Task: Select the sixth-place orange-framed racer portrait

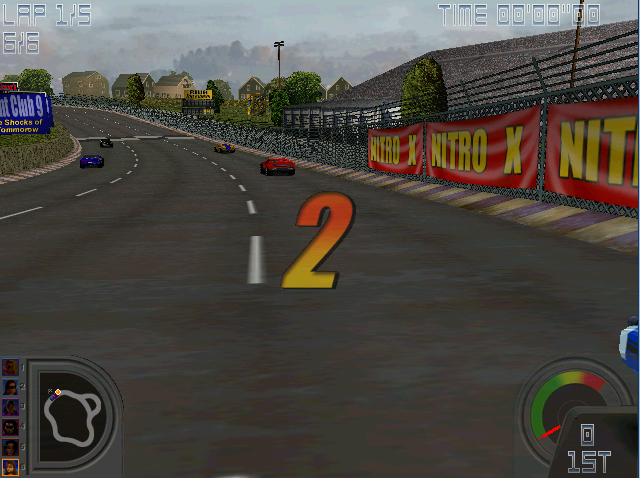Action: coord(11,466)
